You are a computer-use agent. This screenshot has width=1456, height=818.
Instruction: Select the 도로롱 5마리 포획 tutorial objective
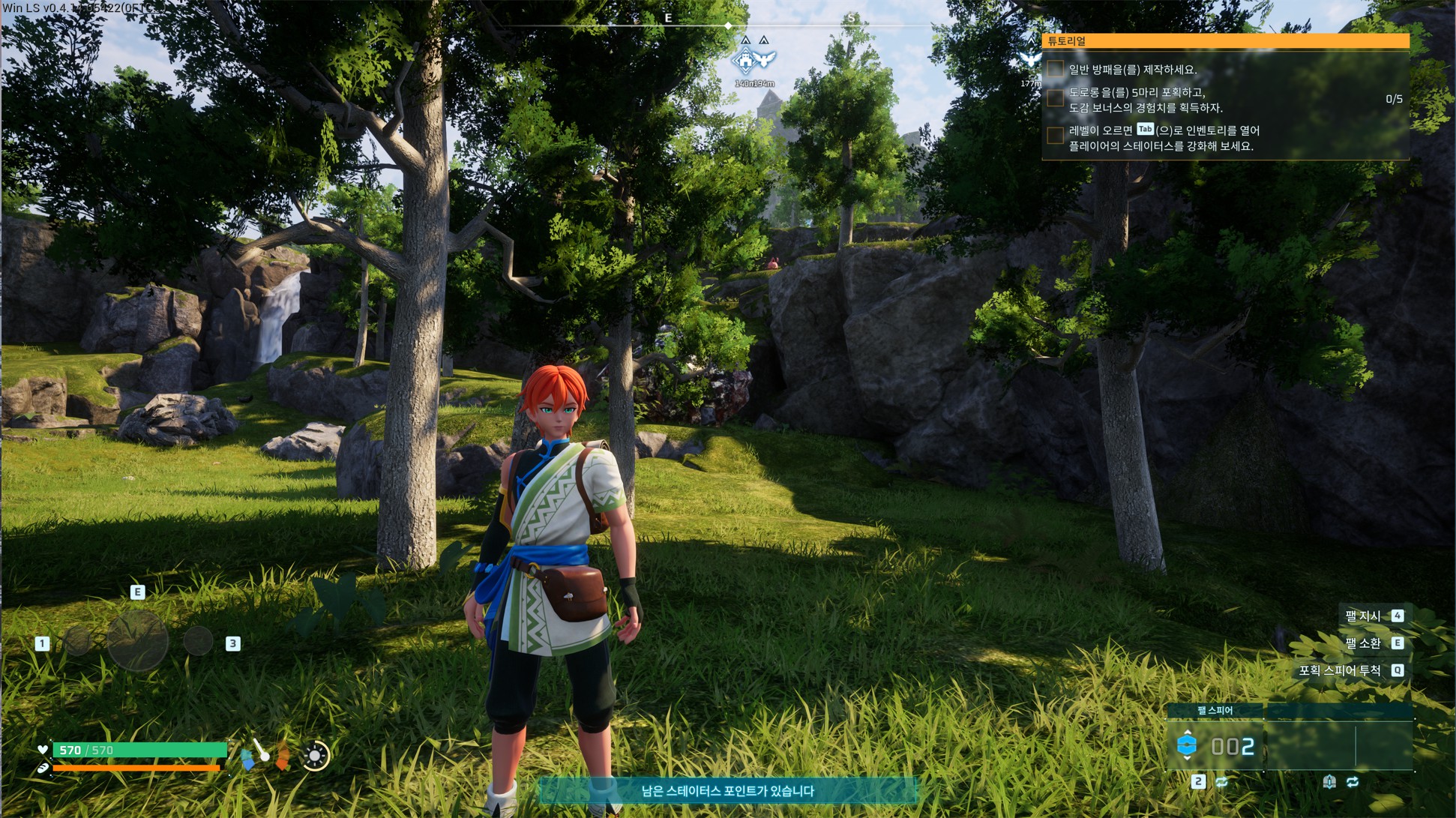pos(1146,100)
